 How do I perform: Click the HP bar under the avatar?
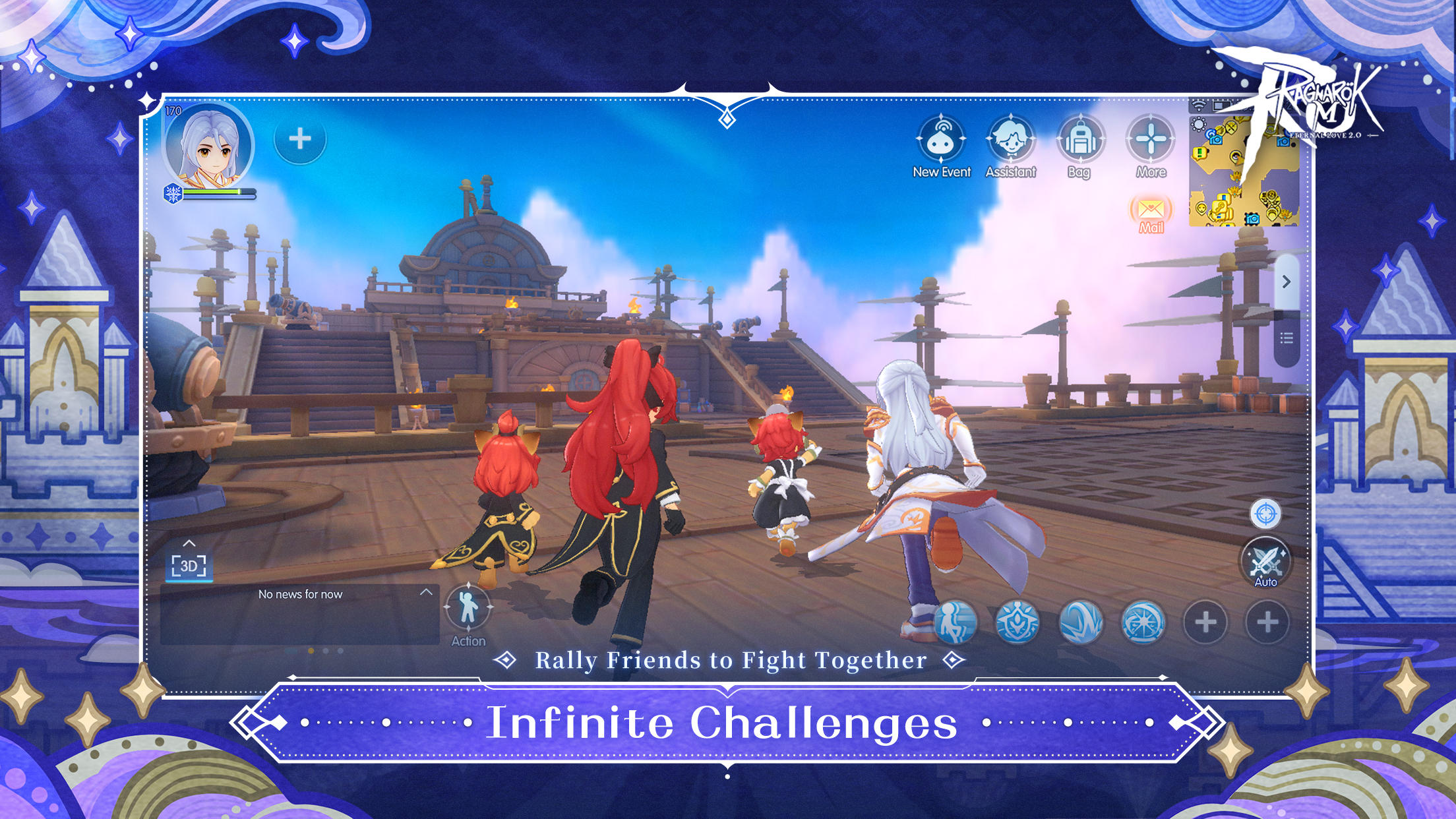218,193
